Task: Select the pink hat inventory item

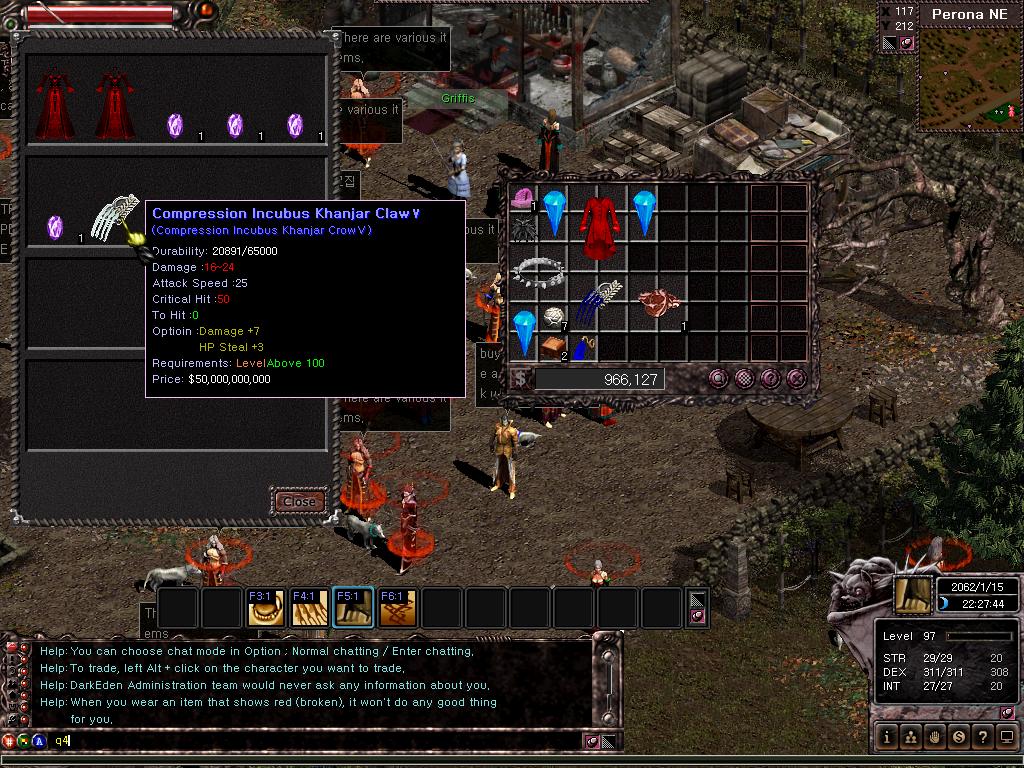Action: click(522, 198)
